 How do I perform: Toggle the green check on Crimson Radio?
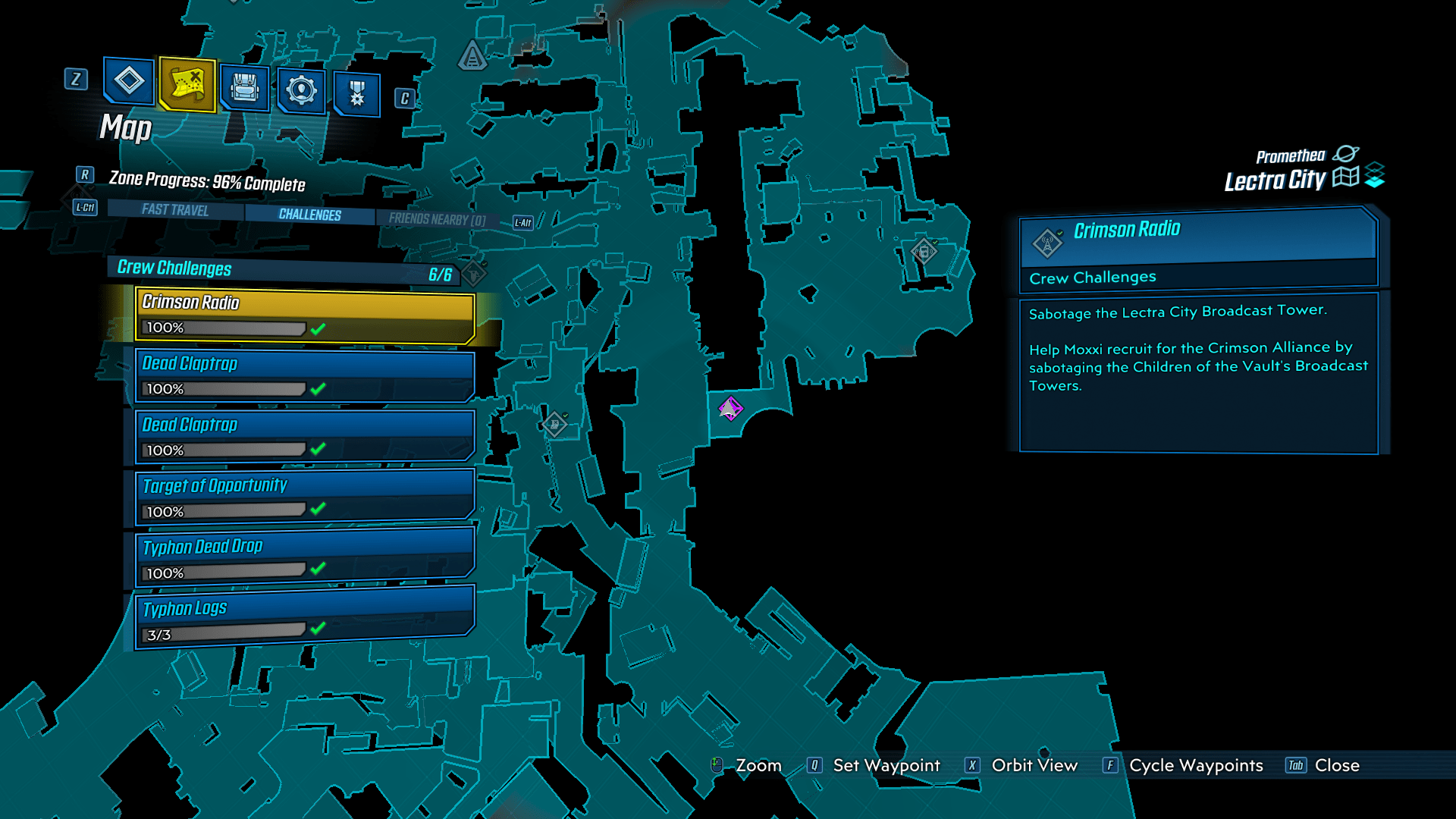318,328
